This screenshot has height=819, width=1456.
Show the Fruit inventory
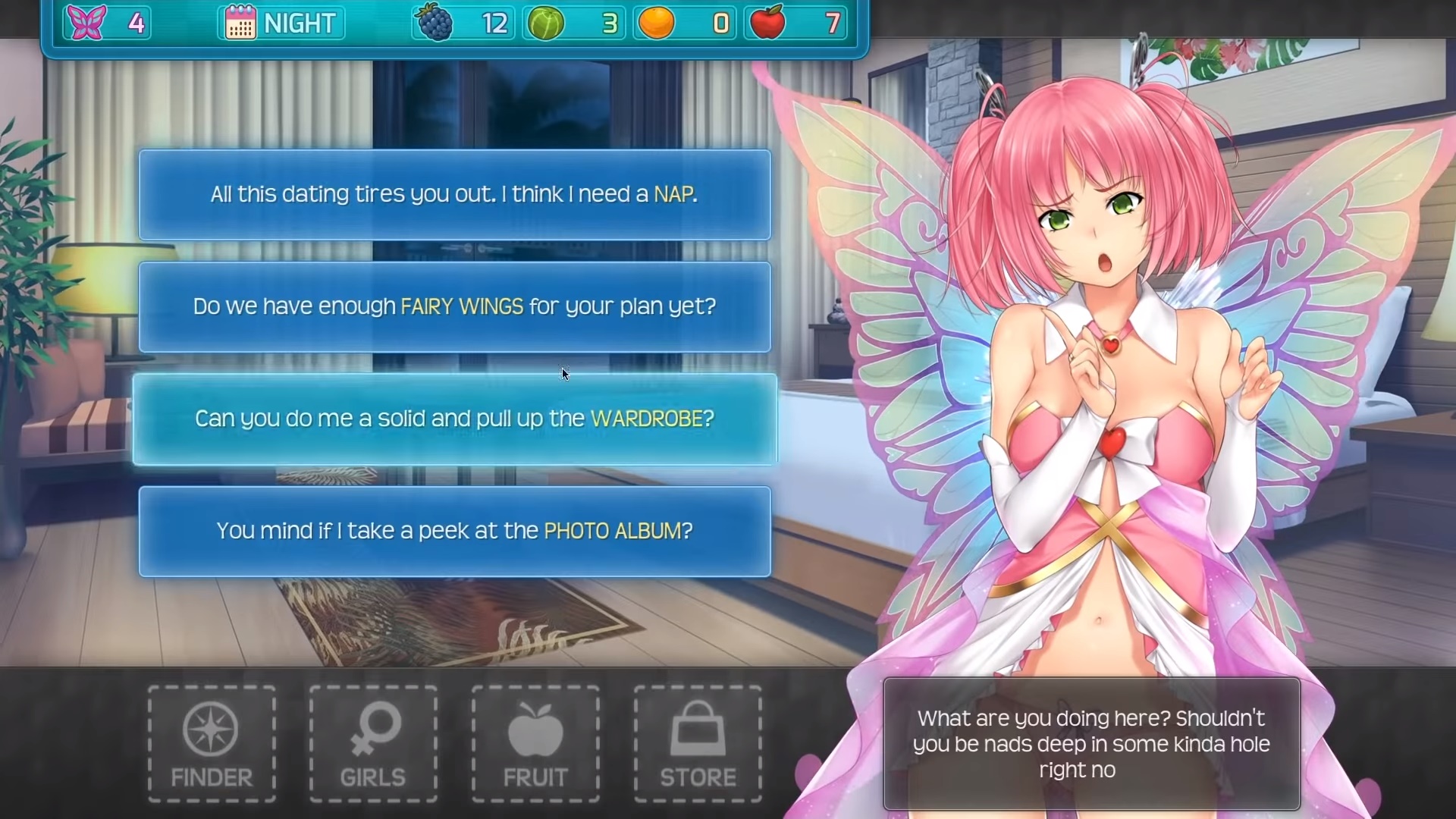535,744
